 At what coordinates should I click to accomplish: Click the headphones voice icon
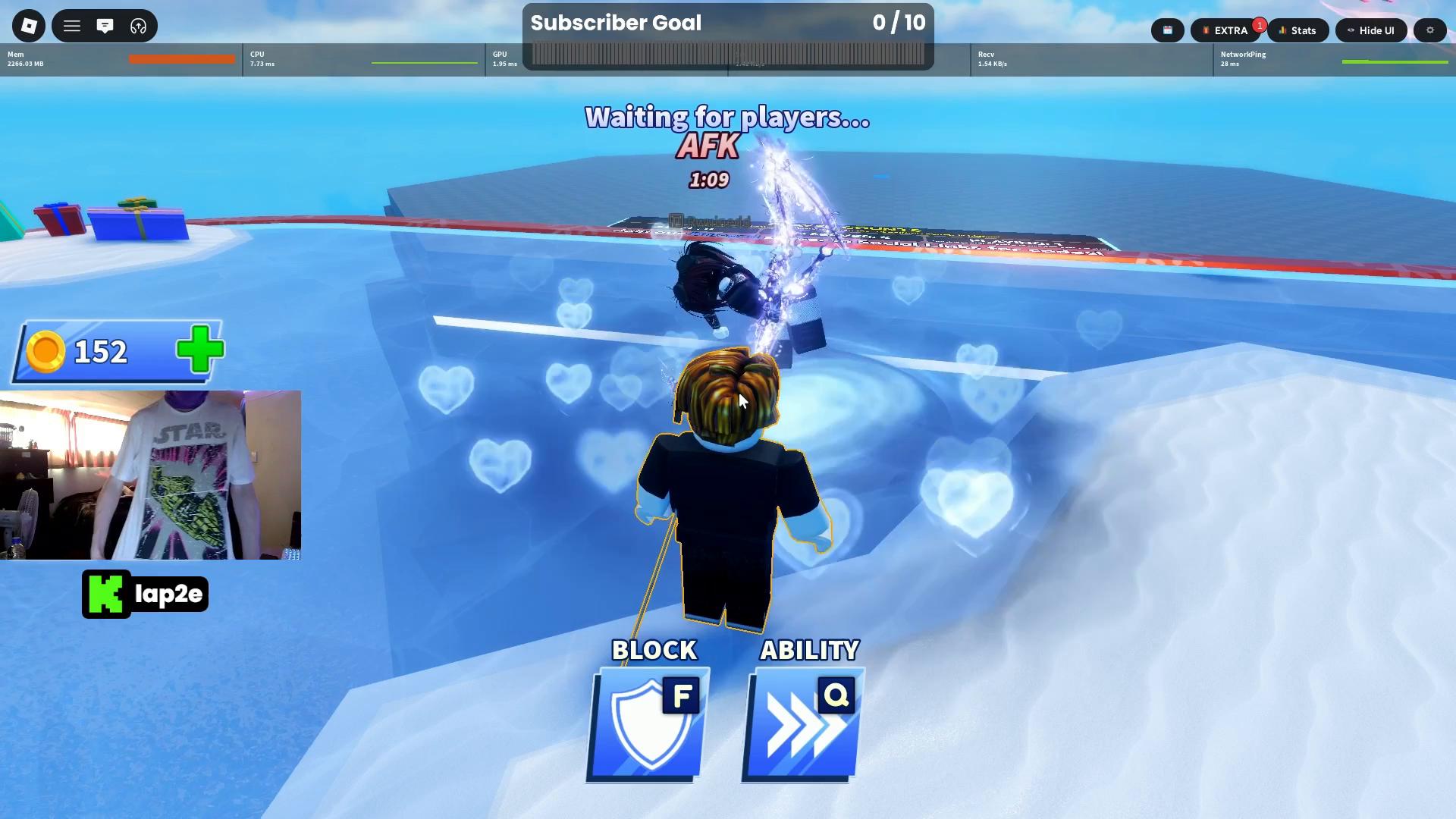[138, 27]
